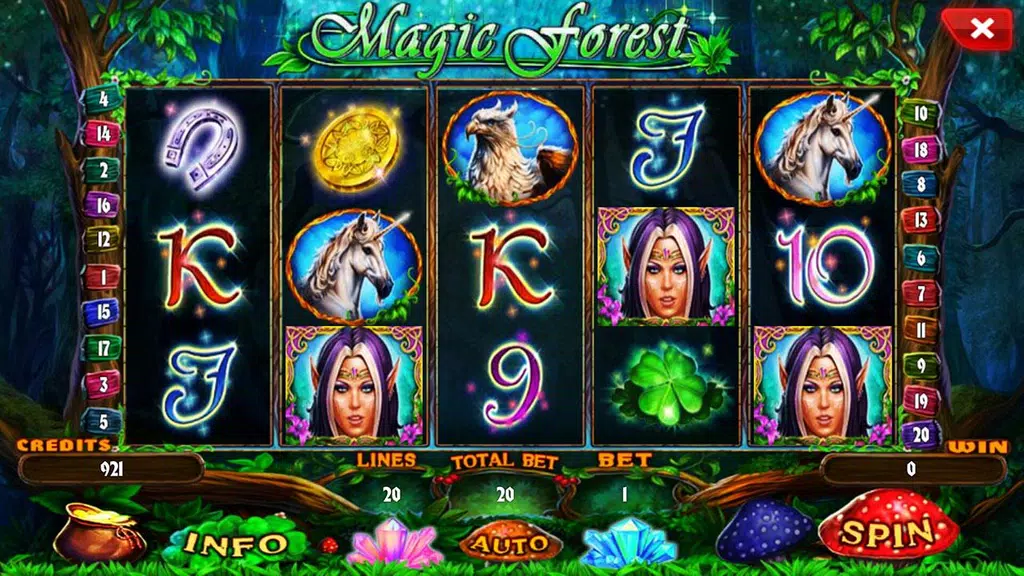Activate the AUTO spin button

point(510,542)
